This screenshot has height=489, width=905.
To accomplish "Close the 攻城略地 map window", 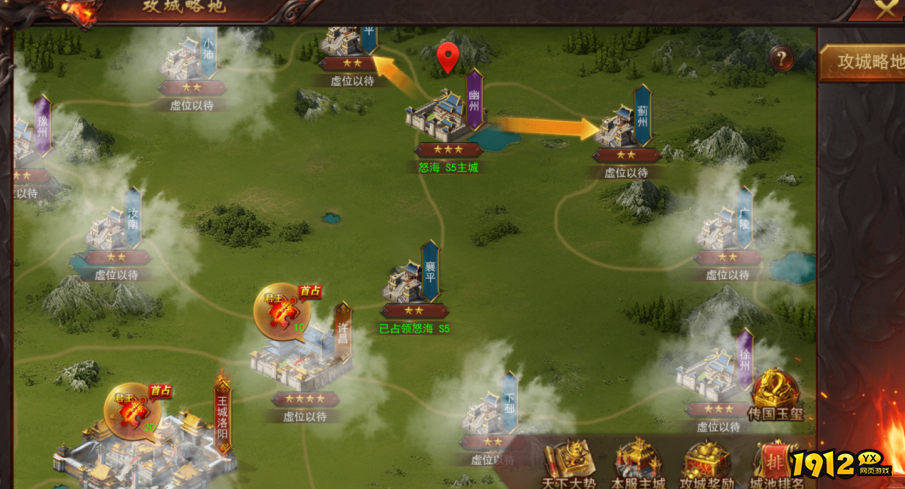I will coord(885,9).
